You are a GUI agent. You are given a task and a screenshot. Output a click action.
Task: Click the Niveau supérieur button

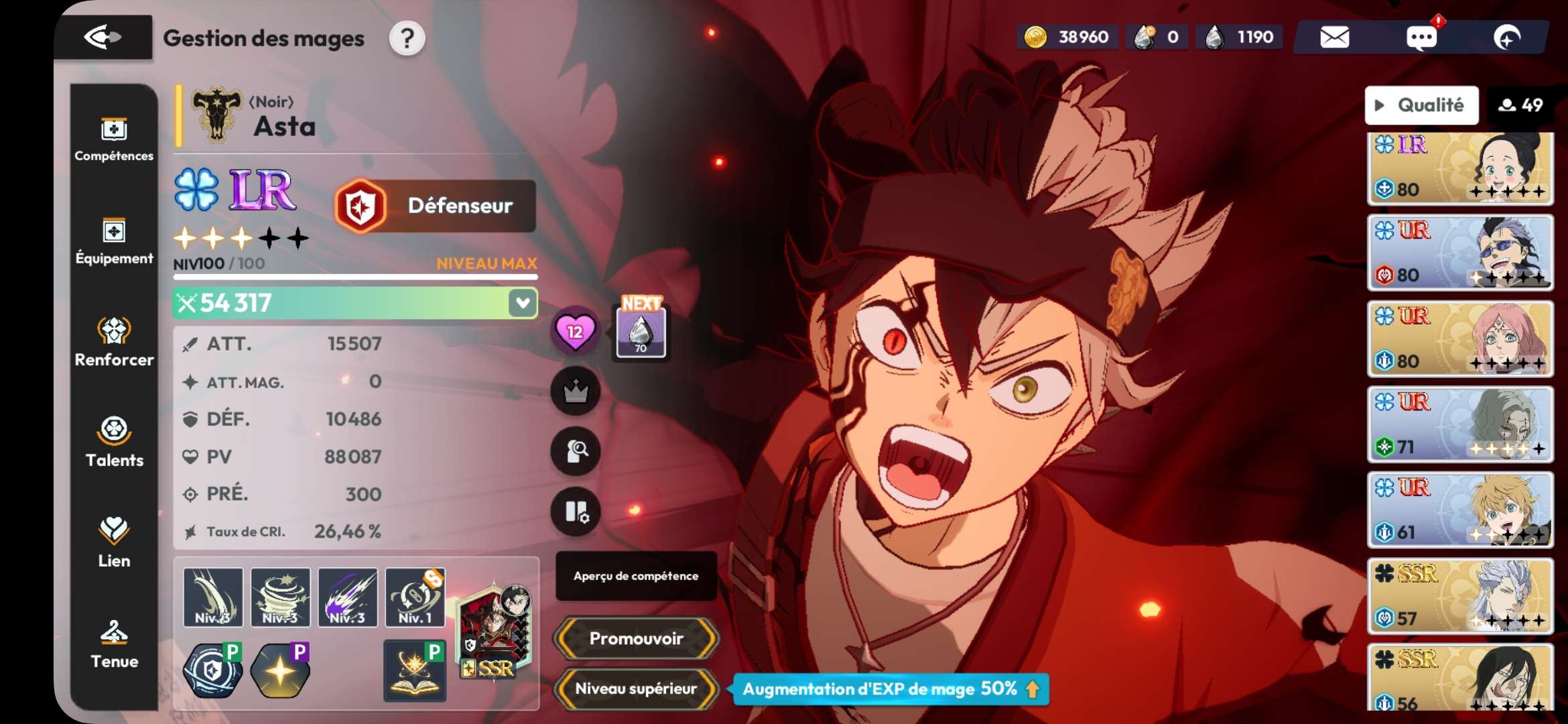click(636, 688)
